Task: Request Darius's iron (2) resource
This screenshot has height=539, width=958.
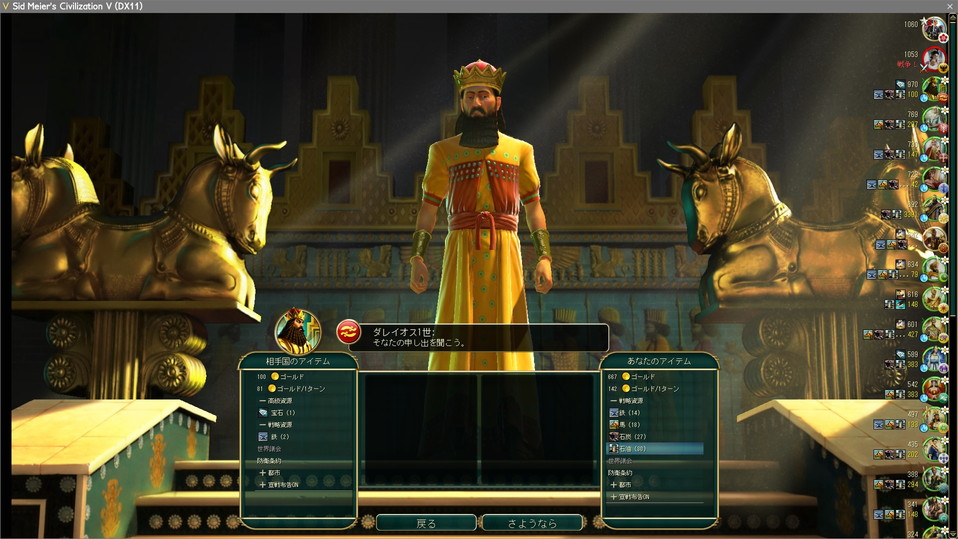Action: pos(279,436)
